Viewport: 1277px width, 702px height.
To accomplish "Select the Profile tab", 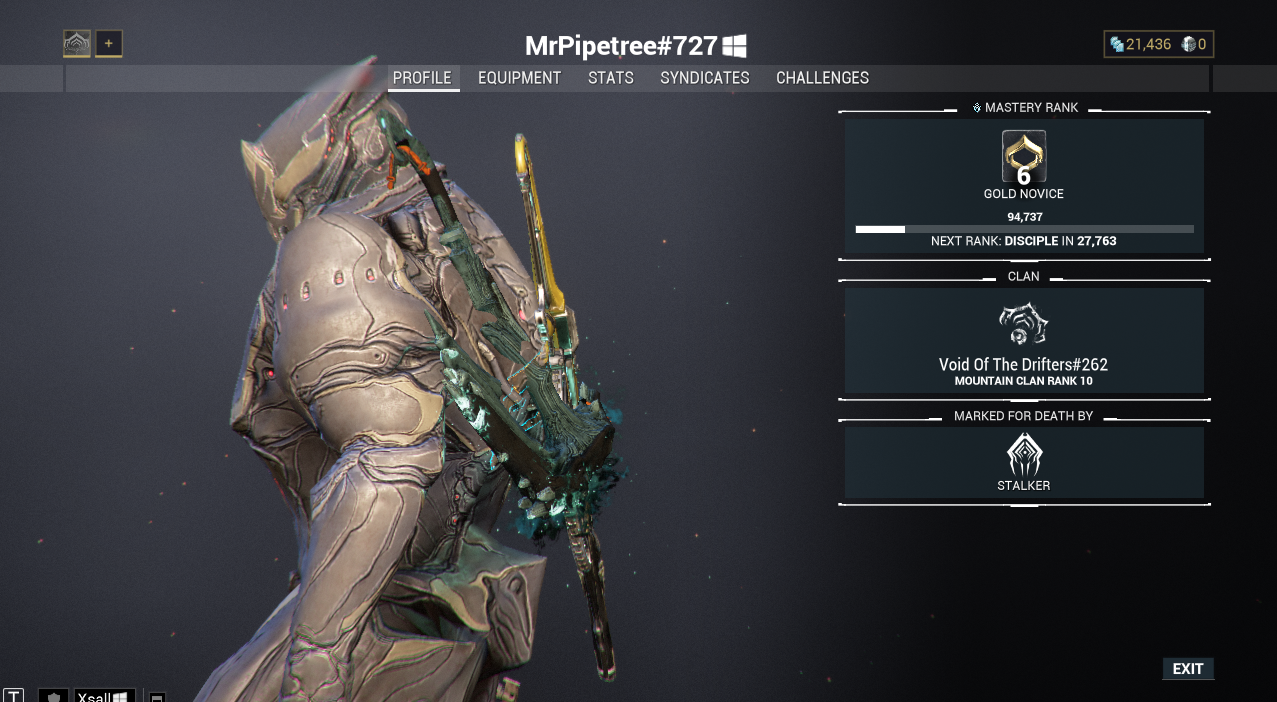I will 422,78.
